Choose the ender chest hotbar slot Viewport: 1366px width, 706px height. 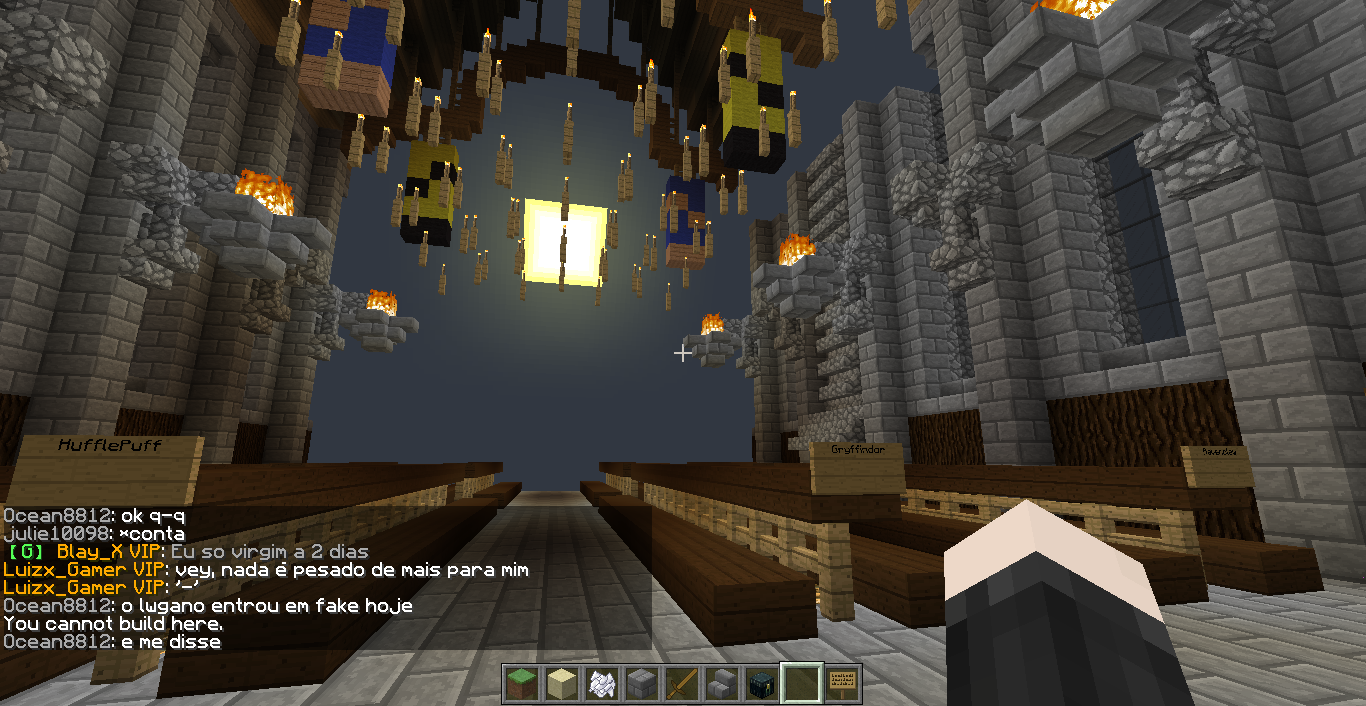point(761,684)
